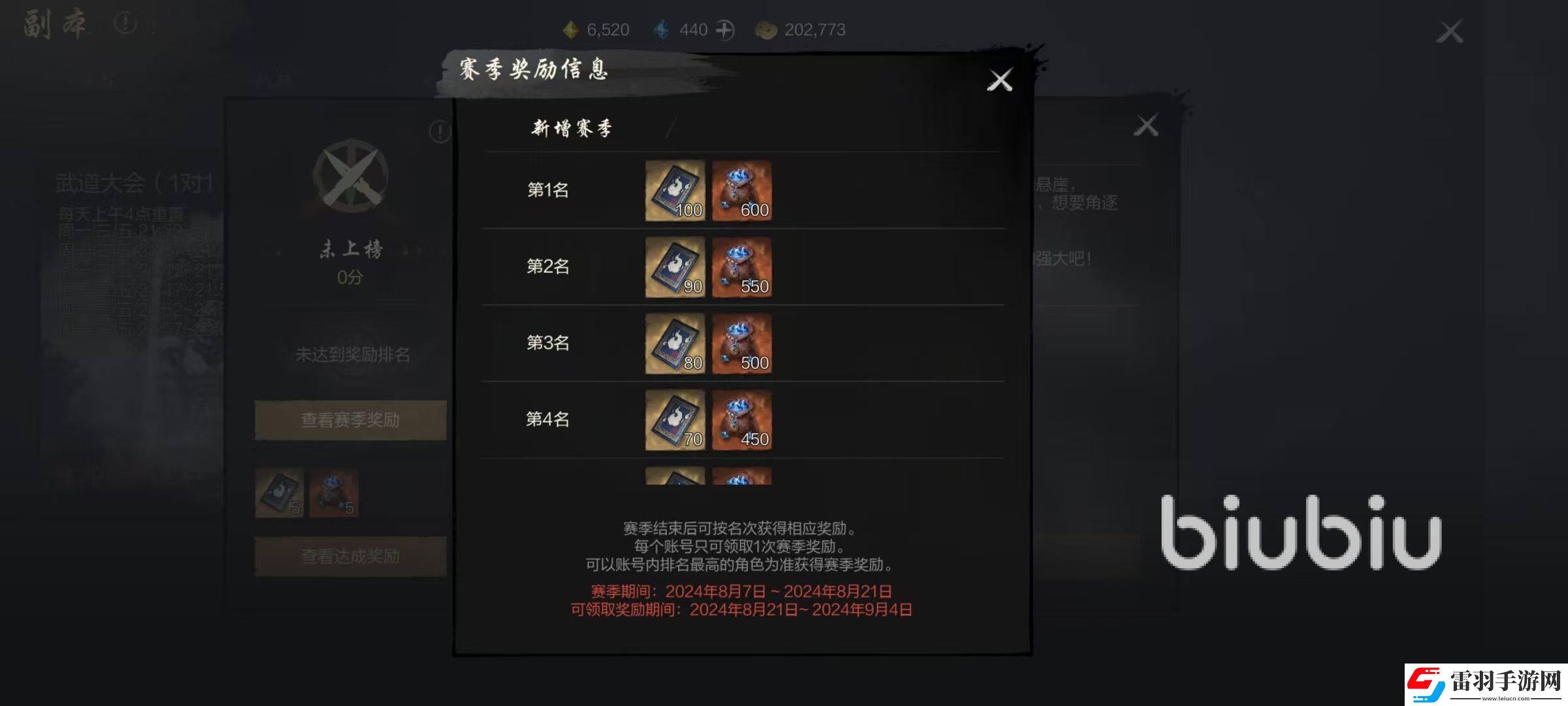Click the card reward thumbnail marked 5
The height and width of the screenshot is (706, 1568).
point(280,492)
